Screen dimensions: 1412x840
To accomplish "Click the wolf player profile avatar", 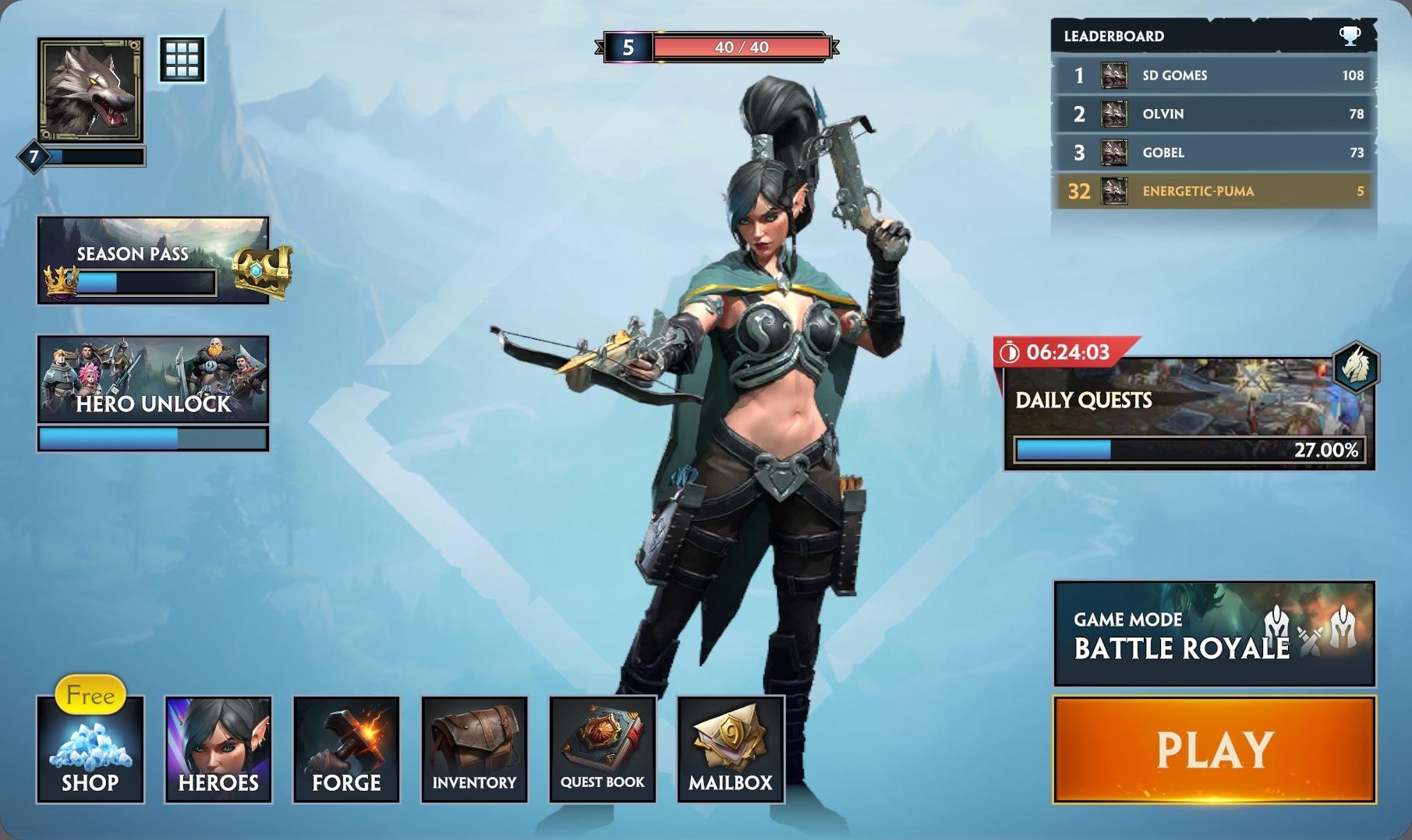I will point(90,90).
